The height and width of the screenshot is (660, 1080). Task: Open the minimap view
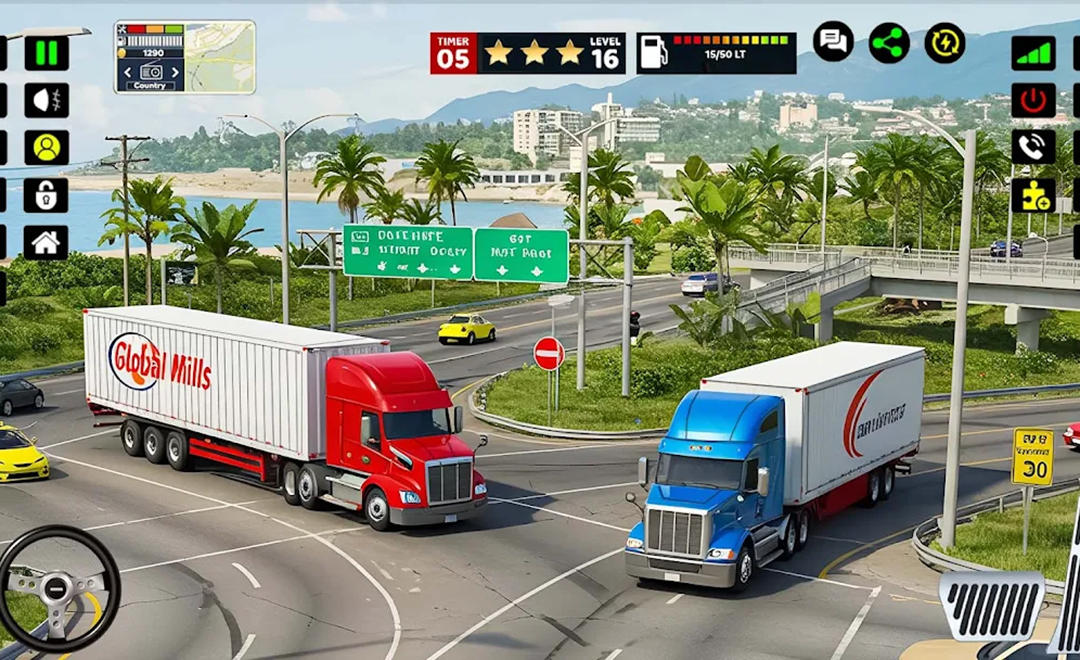tap(219, 57)
